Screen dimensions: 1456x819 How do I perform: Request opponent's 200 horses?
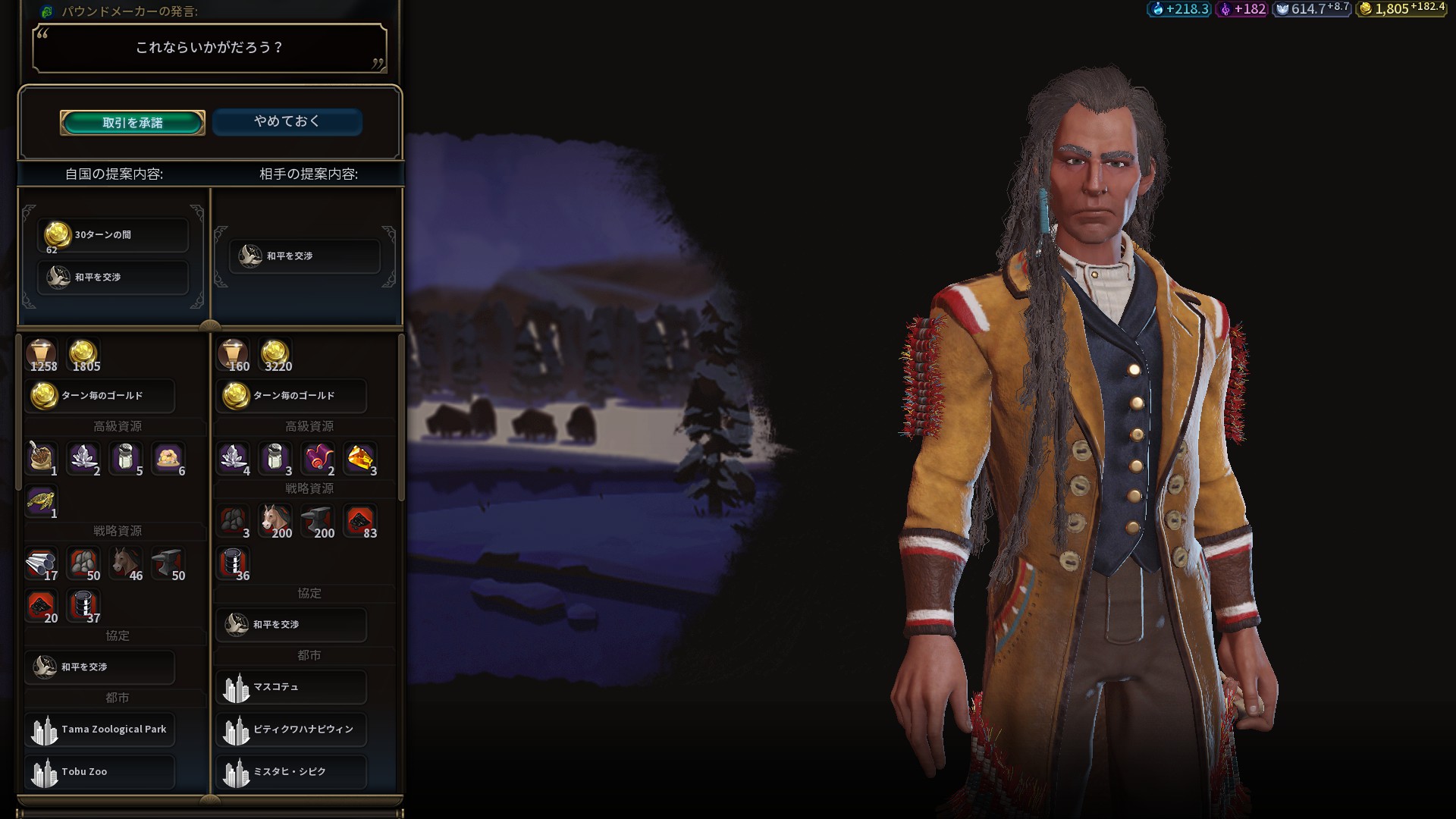(x=276, y=522)
